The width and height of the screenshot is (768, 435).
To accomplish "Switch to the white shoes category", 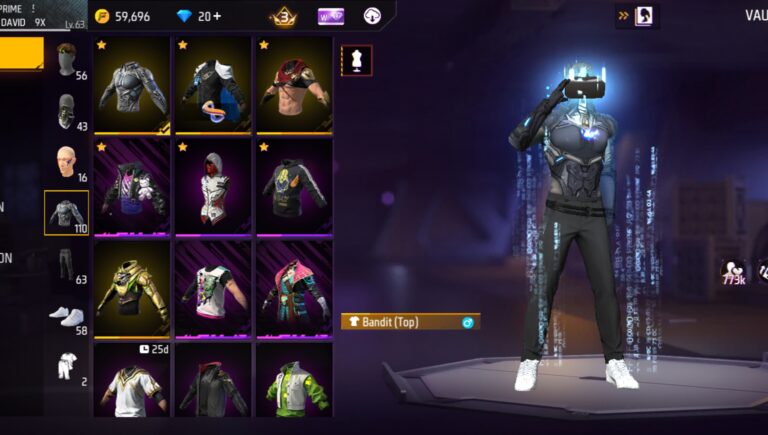I will 67,316.
